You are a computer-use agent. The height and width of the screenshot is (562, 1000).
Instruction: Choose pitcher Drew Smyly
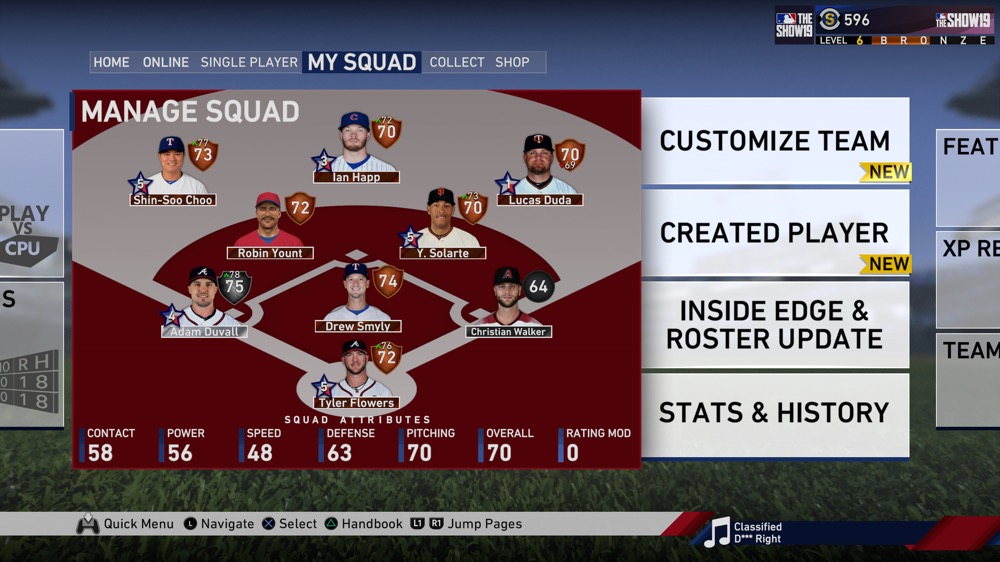pos(357,300)
